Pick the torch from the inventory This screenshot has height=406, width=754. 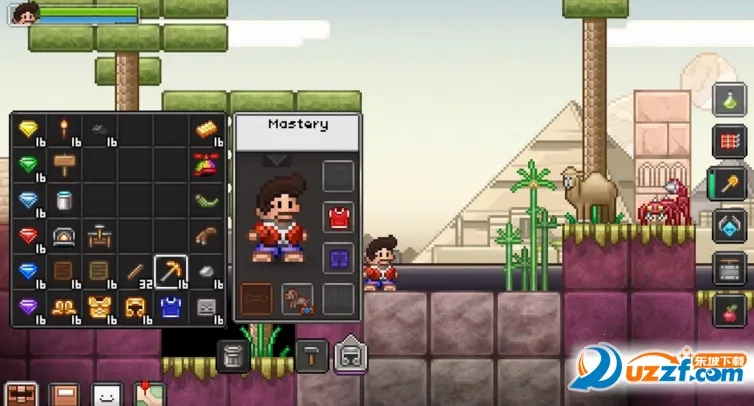[x=65, y=130]
